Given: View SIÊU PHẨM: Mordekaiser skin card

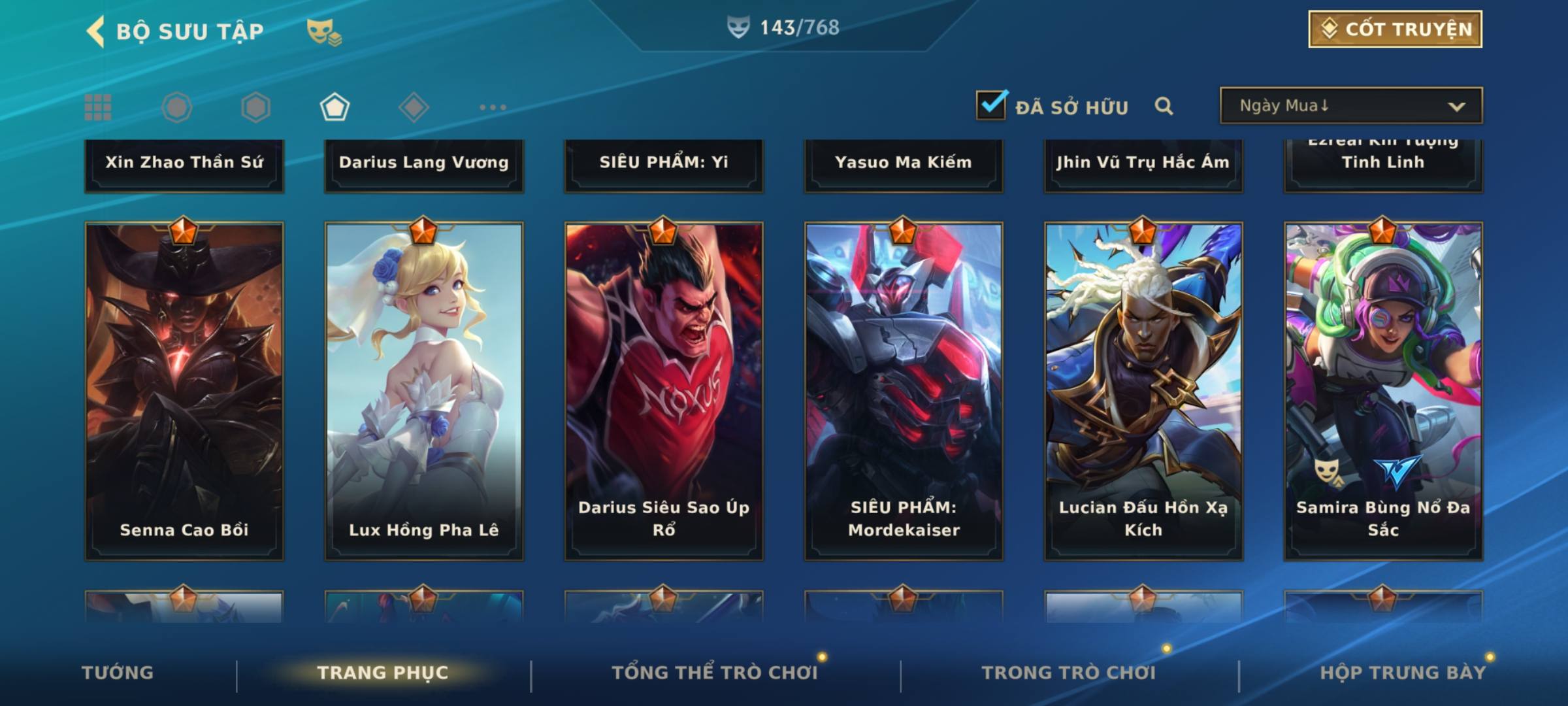Looking at the screenshot, I should click(904, 391).
